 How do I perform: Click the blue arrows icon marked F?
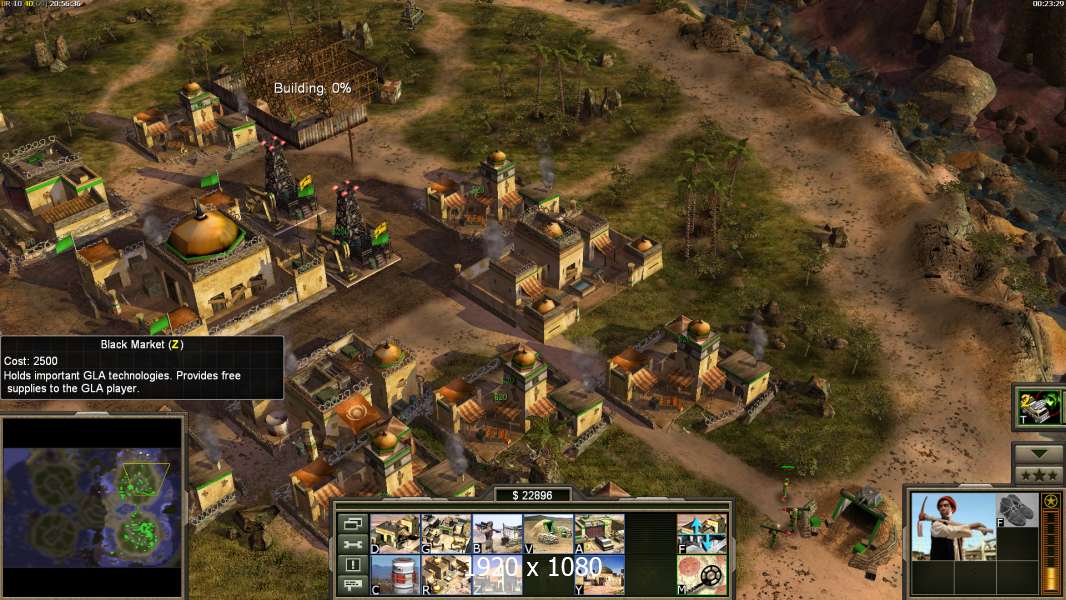coord(702,534)
